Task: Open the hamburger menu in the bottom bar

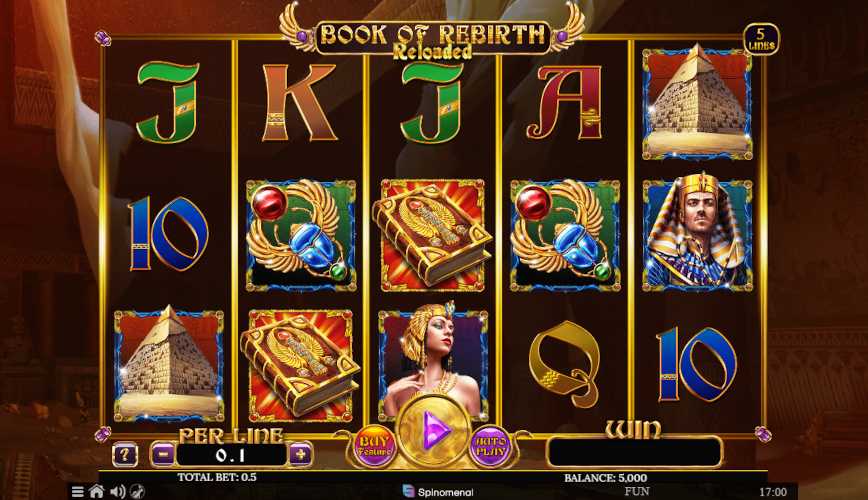Action: (x=78, y=491)
